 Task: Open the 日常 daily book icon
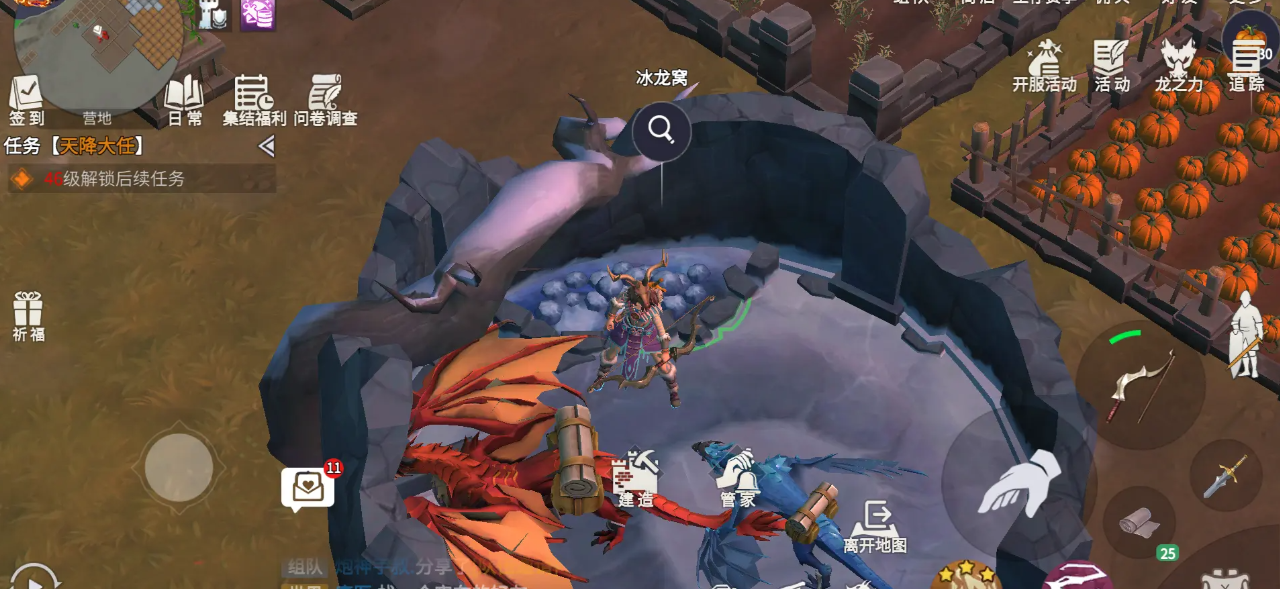click(184, 98)
